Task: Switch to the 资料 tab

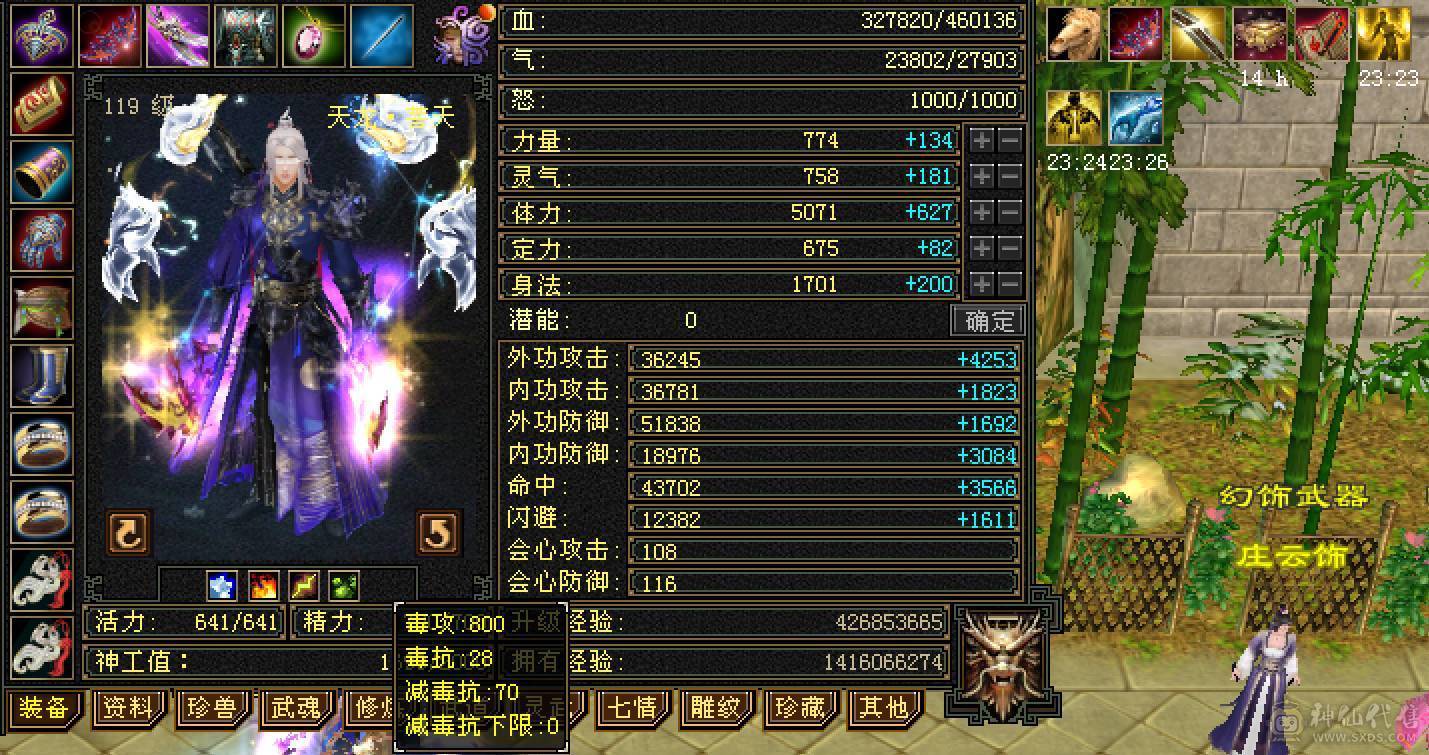Action: coord(128,707)
